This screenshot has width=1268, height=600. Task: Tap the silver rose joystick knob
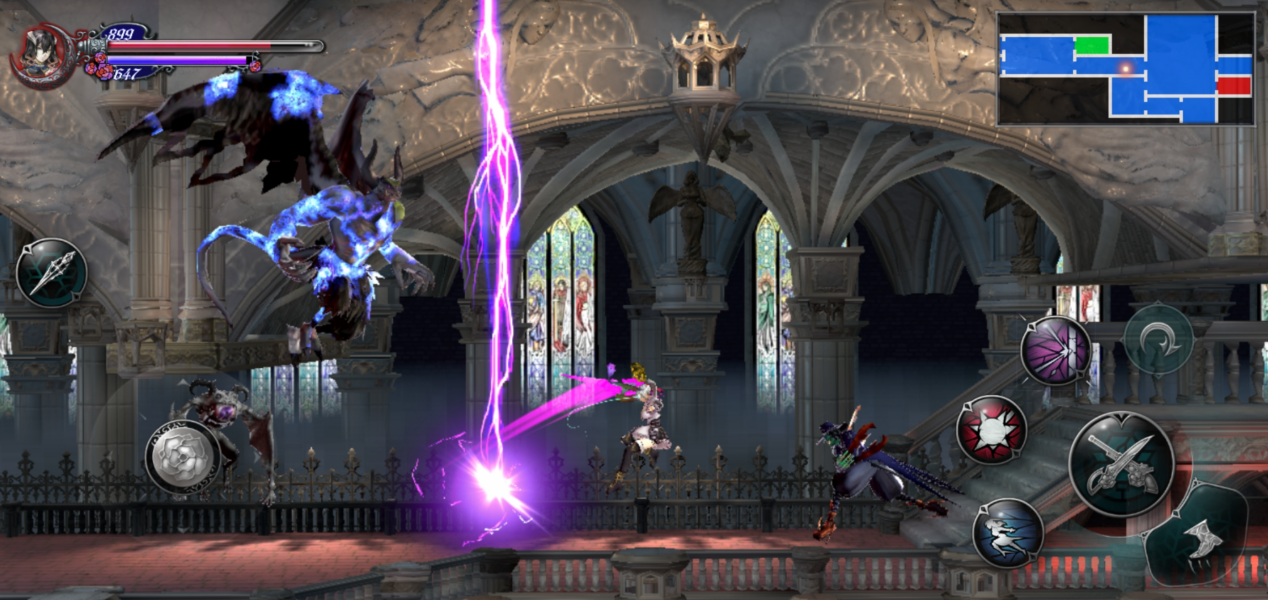coord(183,456)
